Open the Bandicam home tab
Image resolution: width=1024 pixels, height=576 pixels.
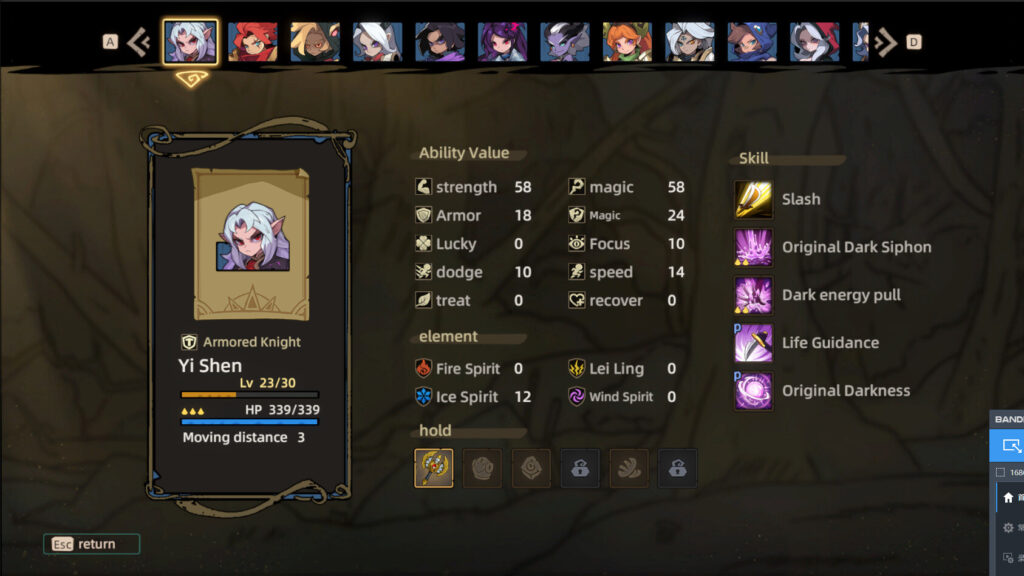(1008, 497)
